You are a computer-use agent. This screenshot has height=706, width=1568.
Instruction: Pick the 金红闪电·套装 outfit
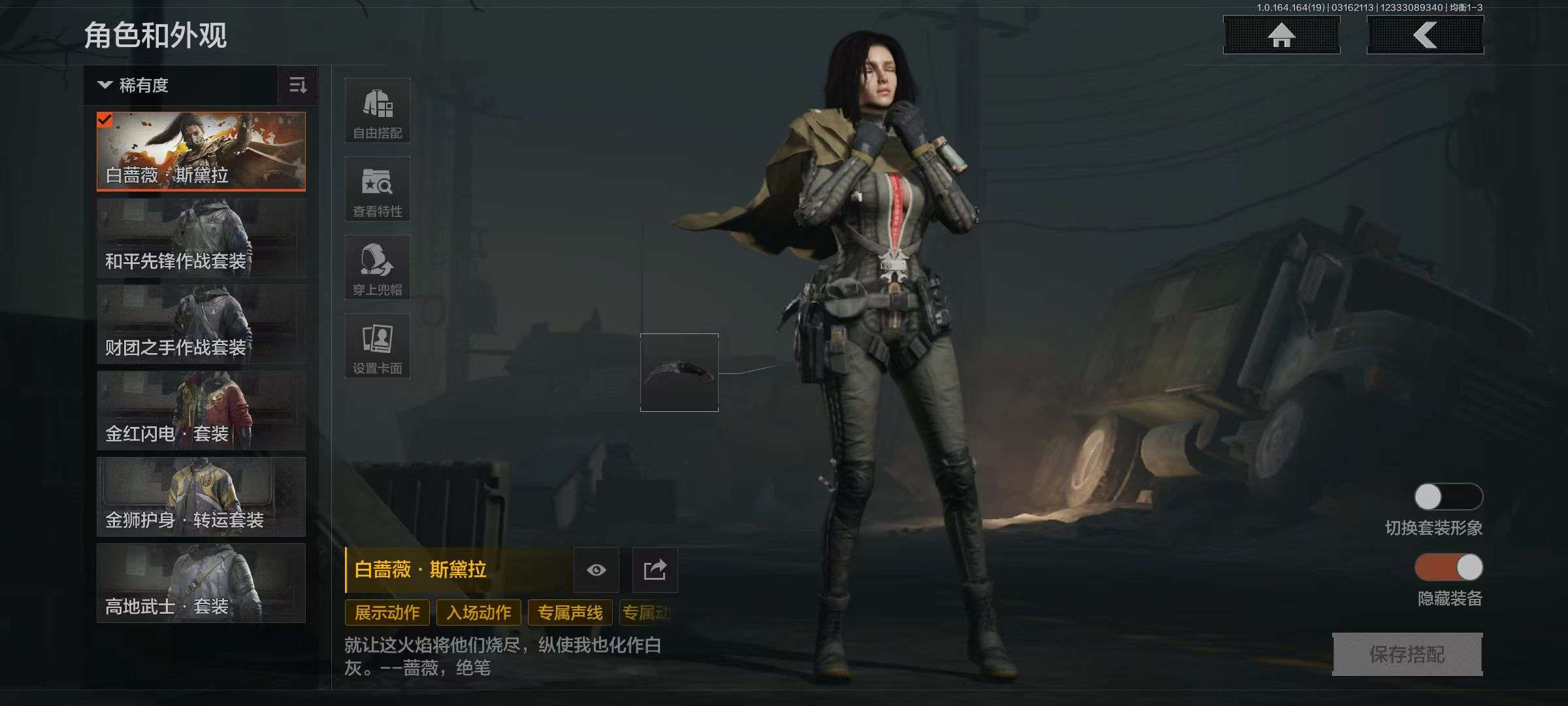pos(201,411)
